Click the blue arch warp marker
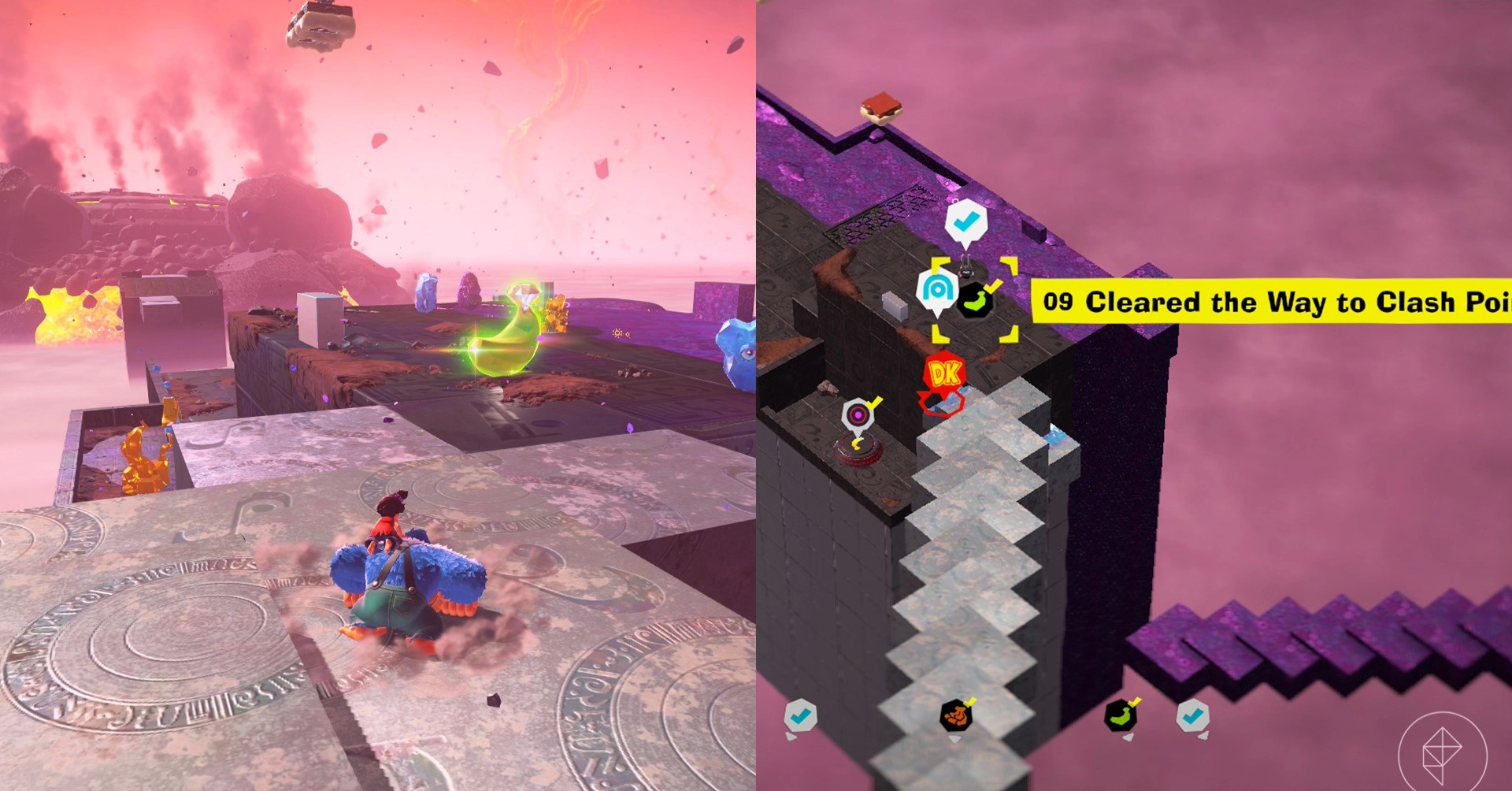 pos(936,290)
